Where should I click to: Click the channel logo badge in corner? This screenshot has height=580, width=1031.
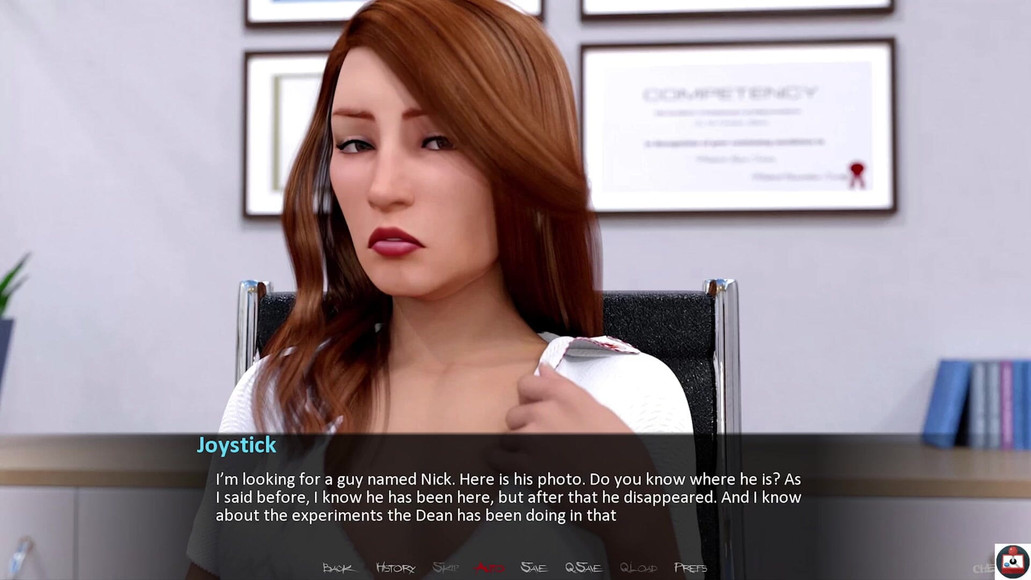tap(1012, 561)
